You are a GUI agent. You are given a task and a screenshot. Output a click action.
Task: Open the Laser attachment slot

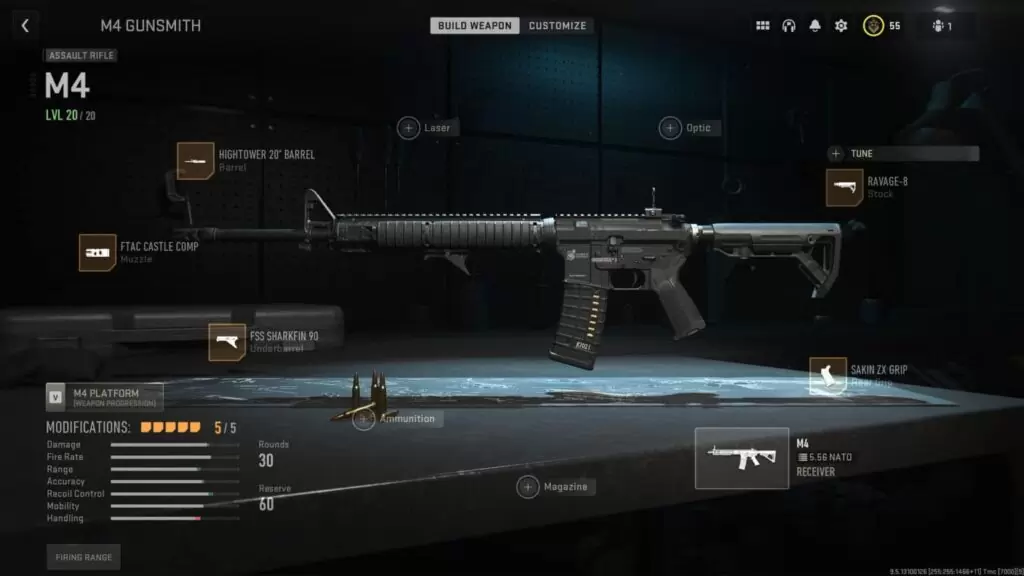coord(409,128)
